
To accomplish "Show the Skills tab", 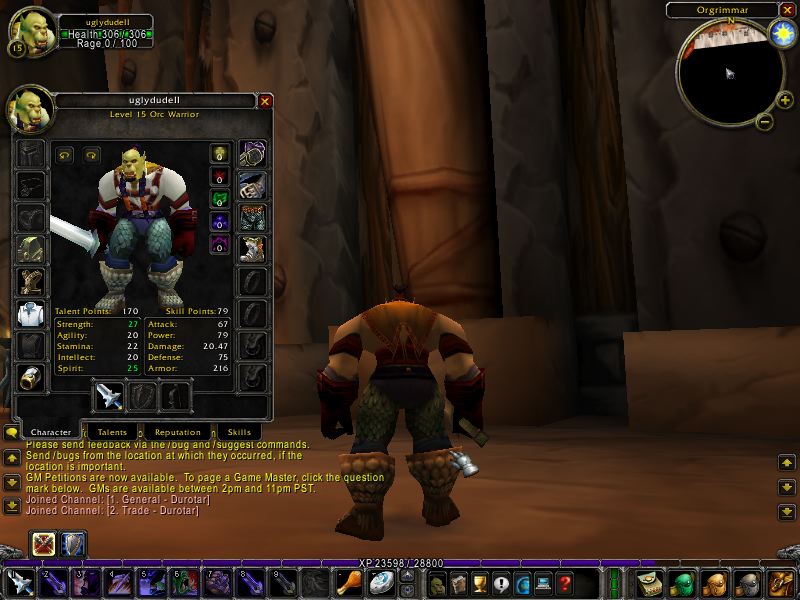I will 239,432.
